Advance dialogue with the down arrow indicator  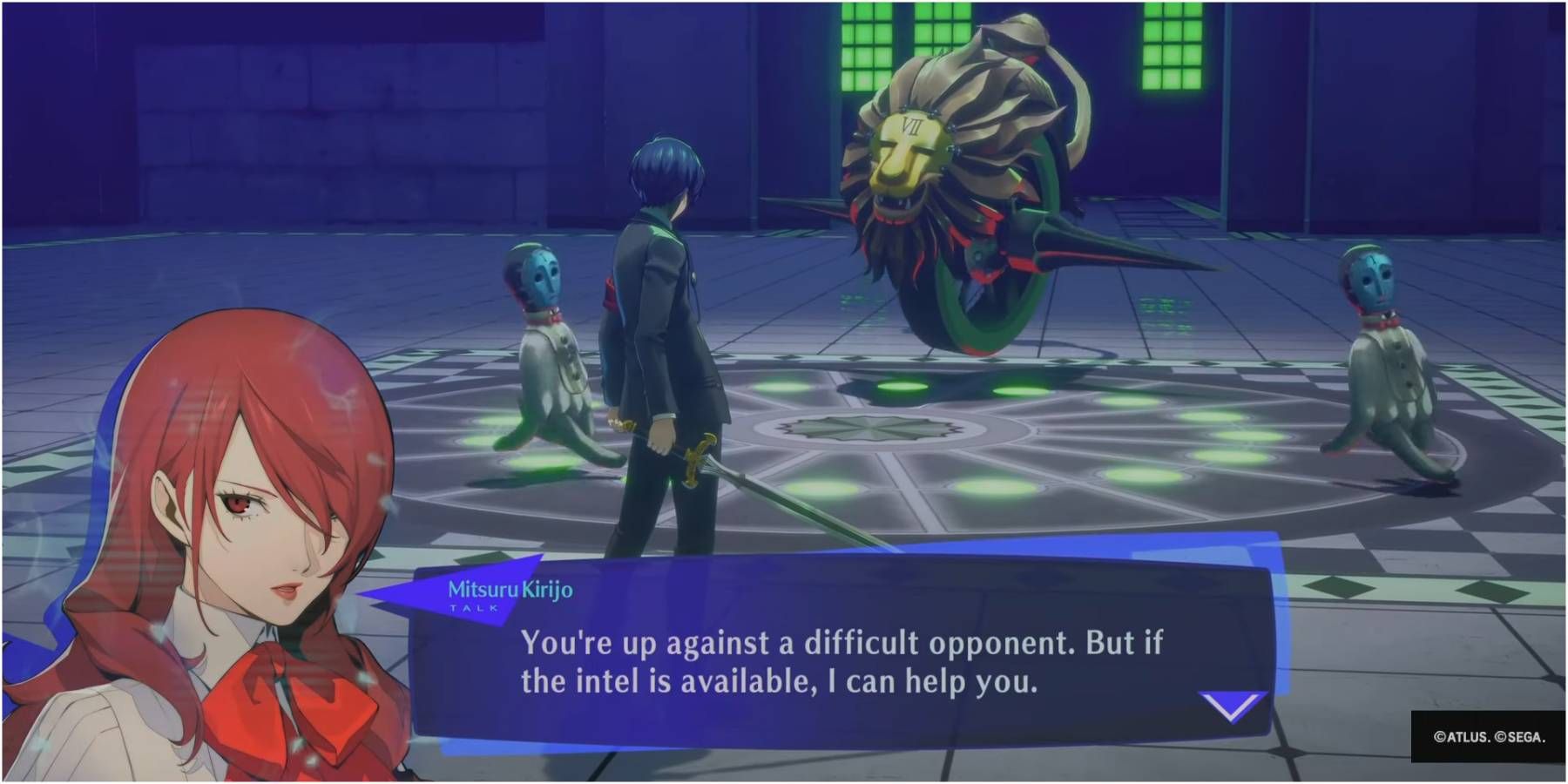pyautogui.click(x=1231, y=706)
